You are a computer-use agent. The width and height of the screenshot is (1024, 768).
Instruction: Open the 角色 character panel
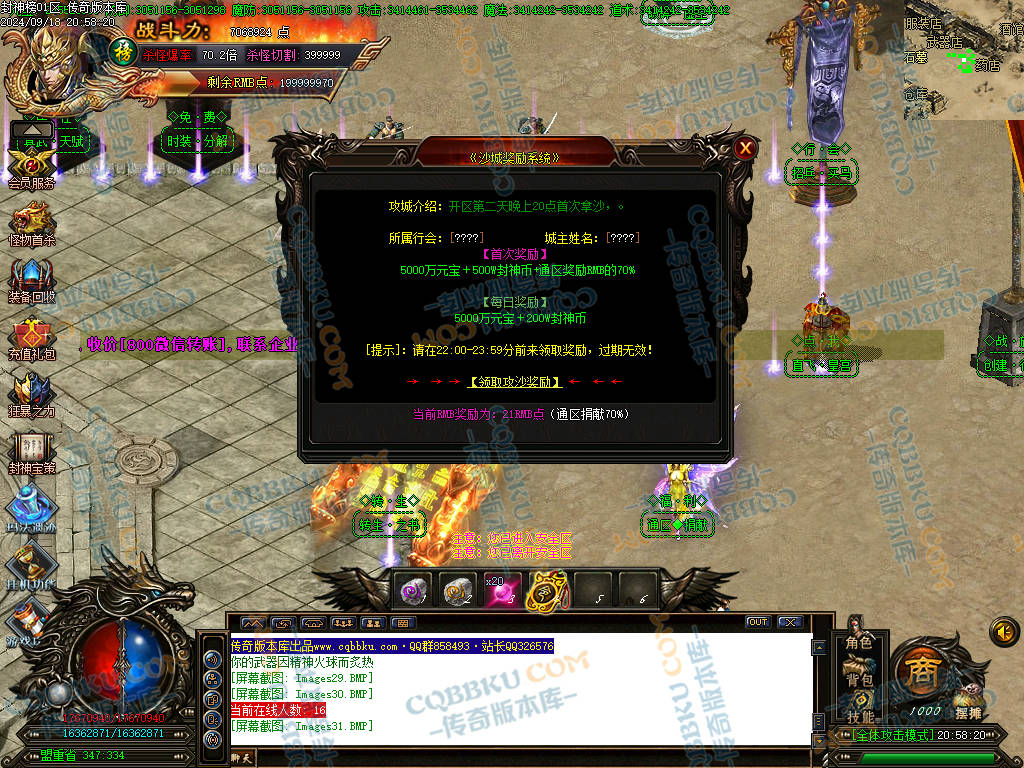click(x=859, y=641)
